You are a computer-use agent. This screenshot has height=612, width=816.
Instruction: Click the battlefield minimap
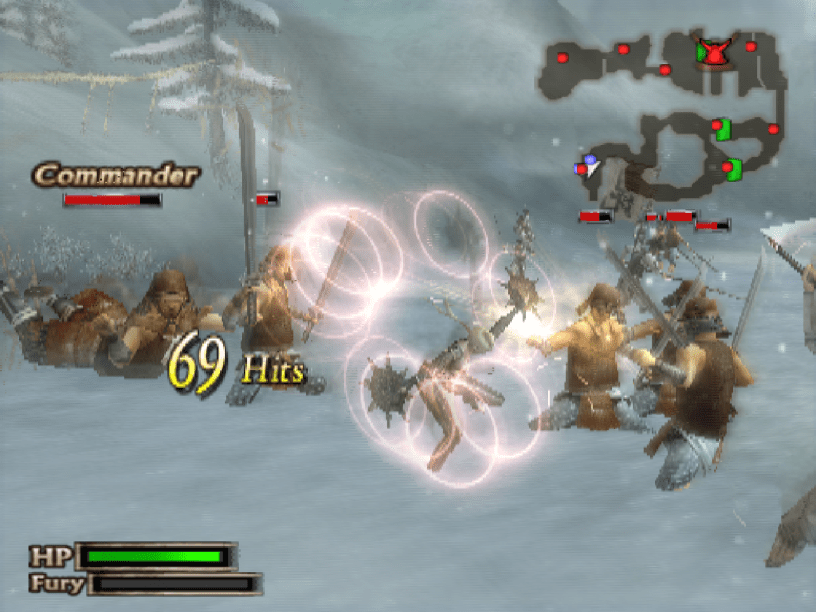tap(665, 110)
